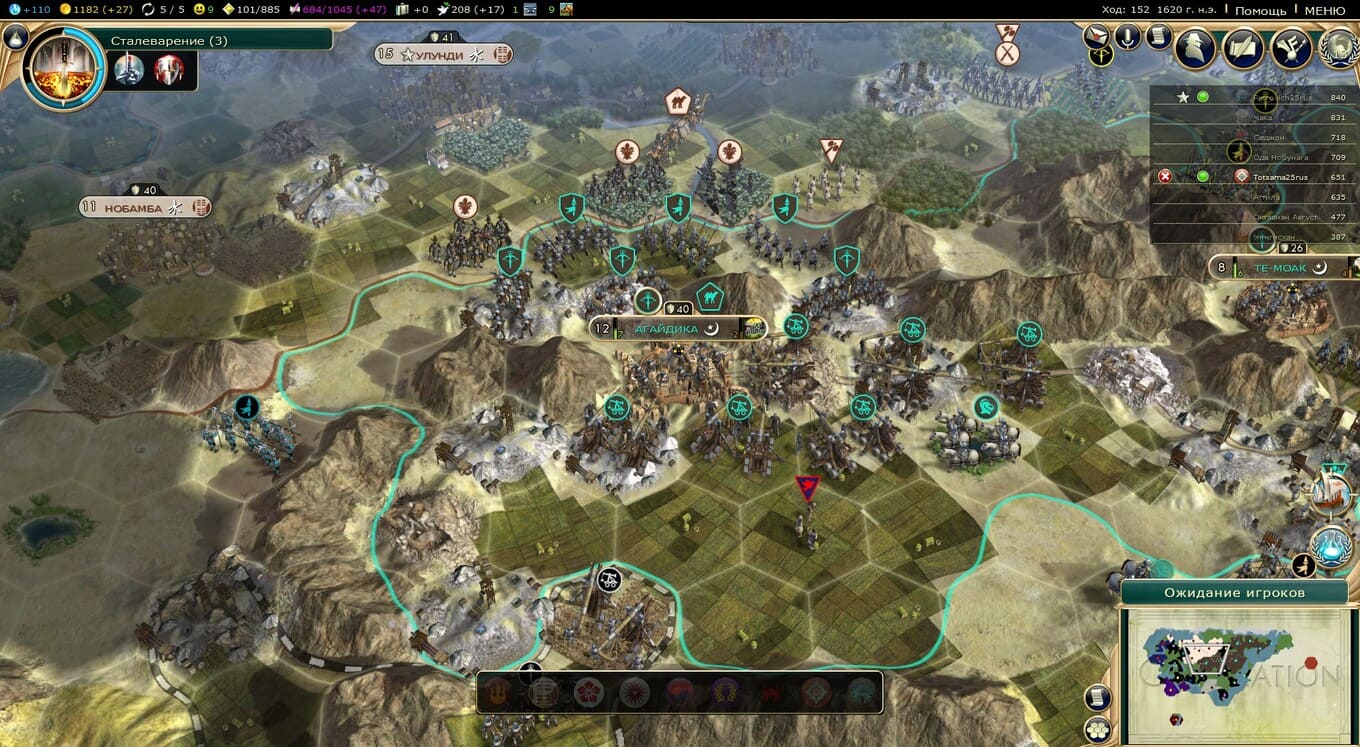Toggle the microphone voice chat button
The height and width of the screenshot is (747, 1360).
click(1129, 38)
